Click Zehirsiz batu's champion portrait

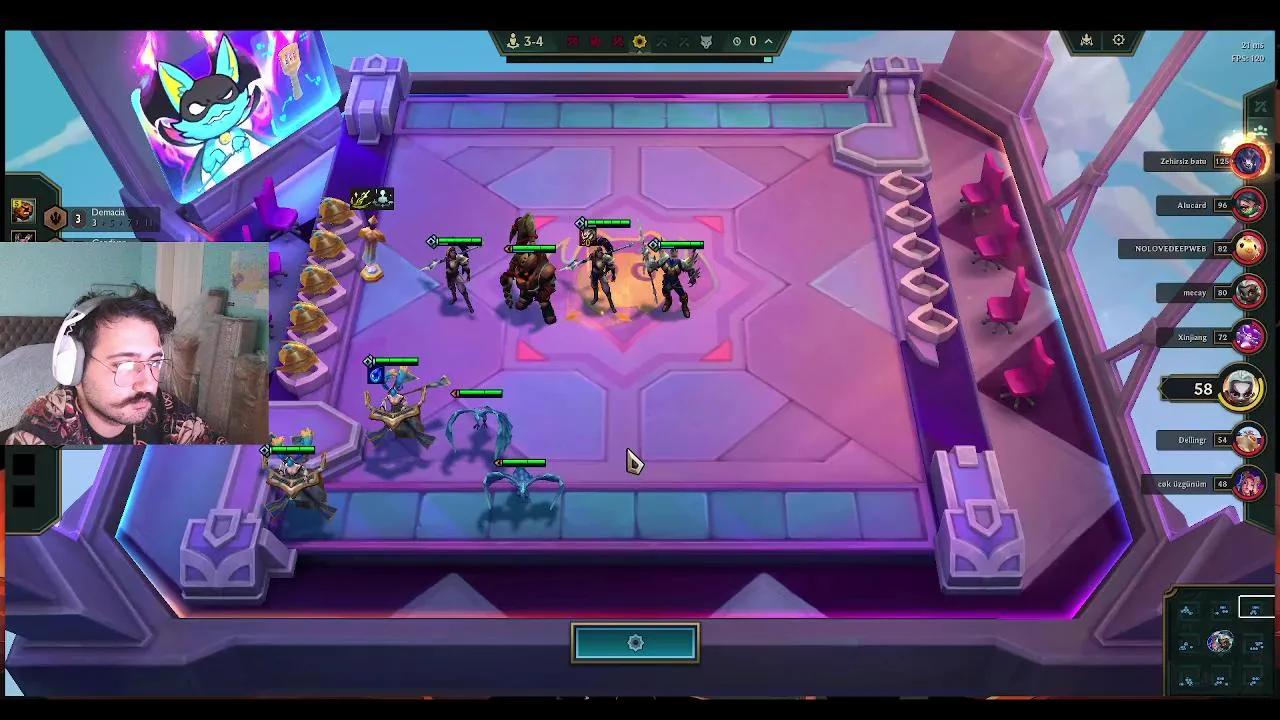coord(1247,161)
